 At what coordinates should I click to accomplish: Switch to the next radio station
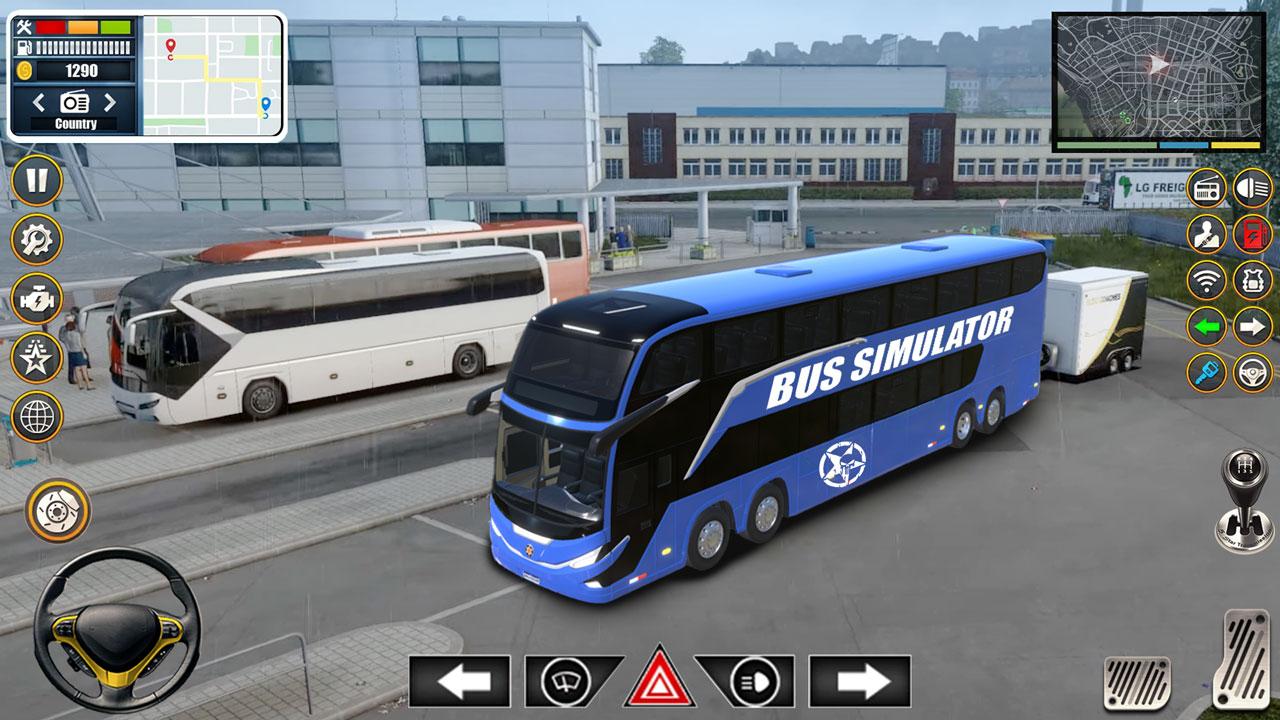coord(110,102)
